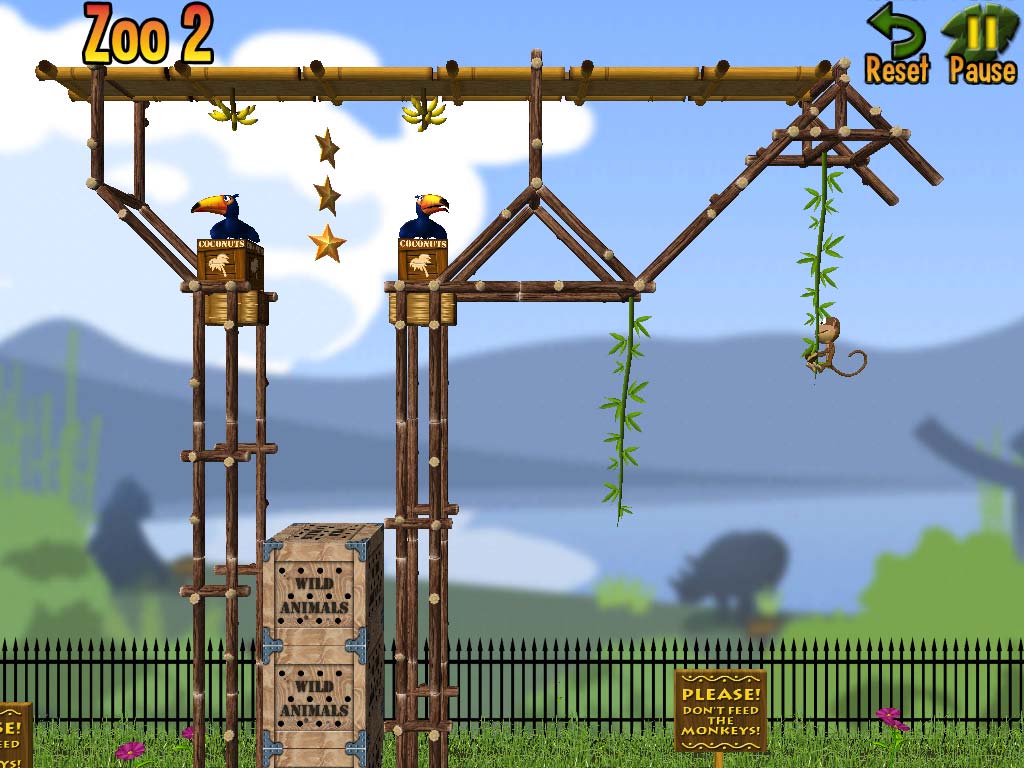
Task: Reset the current level
Action: (896, 44)
